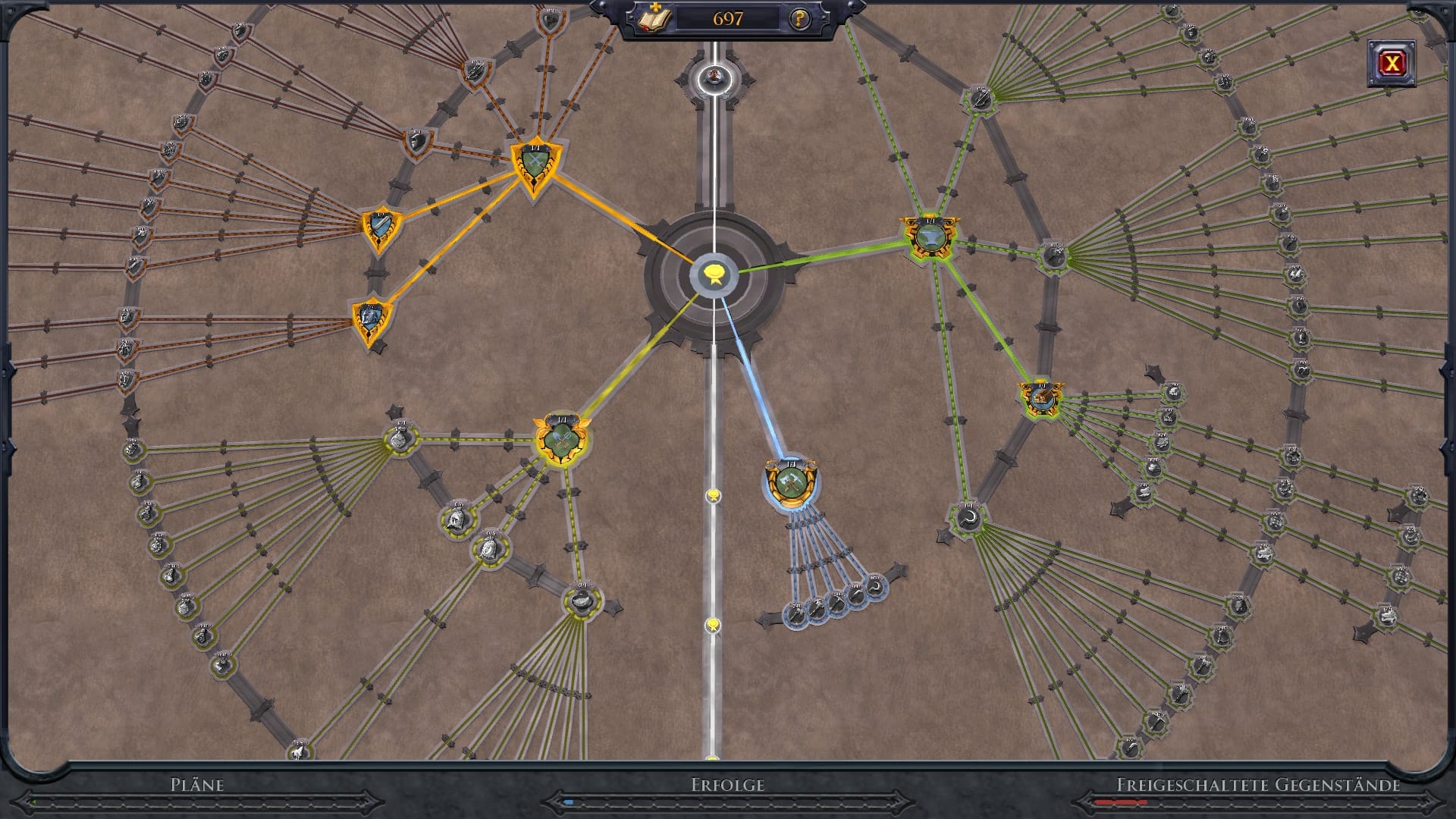Choose the orange shield node with a sword
This screenshot has width=1456, height=819.
[x=379, y=227]
